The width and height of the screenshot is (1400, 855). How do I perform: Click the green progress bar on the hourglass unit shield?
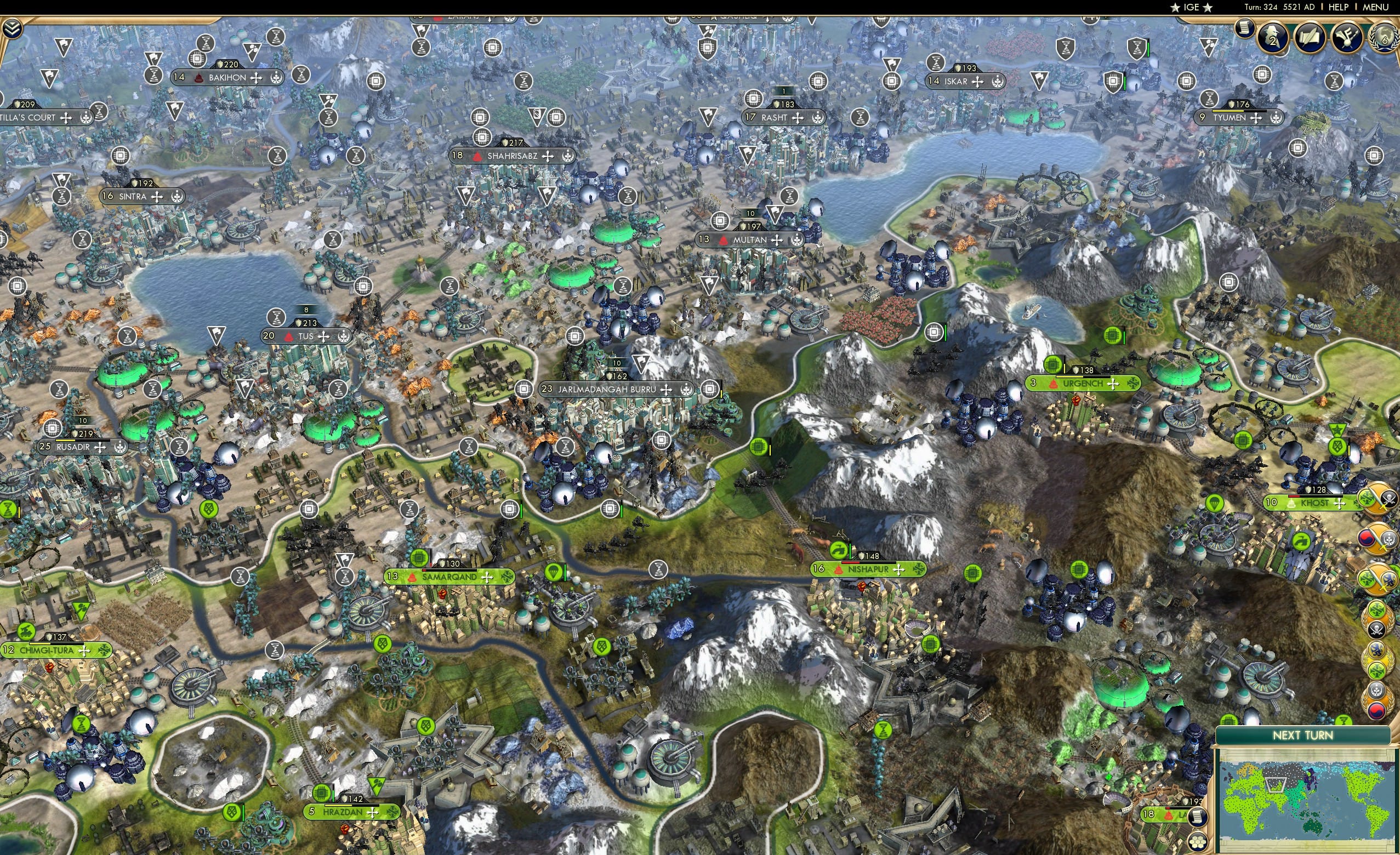(1149, 49)
